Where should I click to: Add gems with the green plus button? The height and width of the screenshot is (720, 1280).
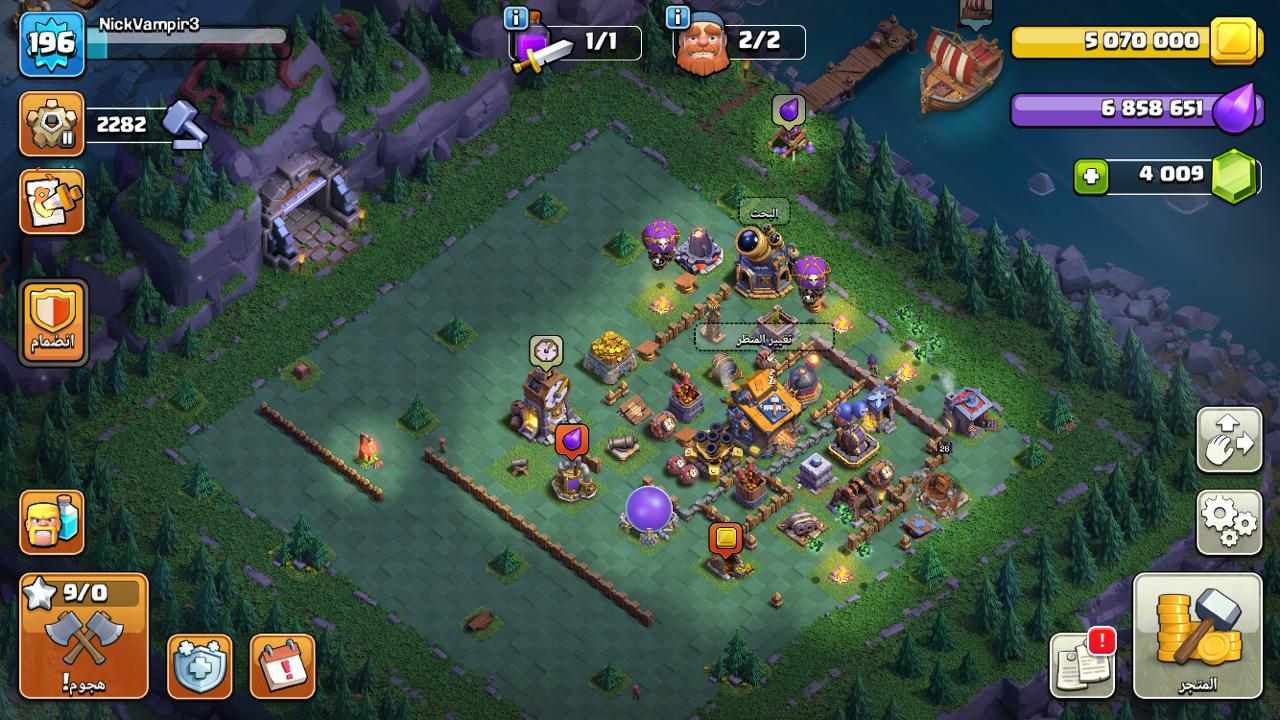point(1091,177)
